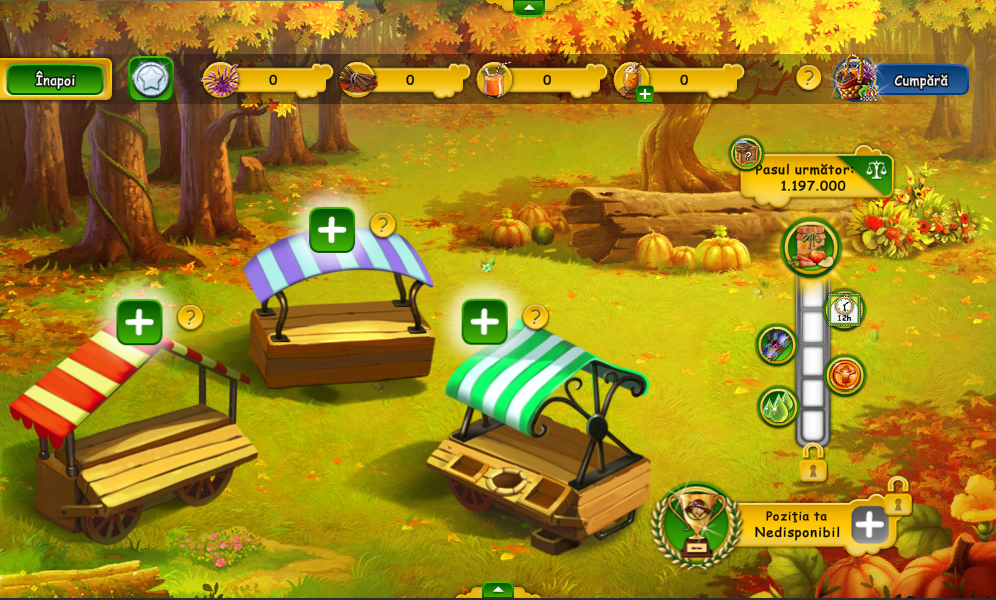Show help for the purple-striped stall
Screen dimensions: 996x600
click(383, 225)
